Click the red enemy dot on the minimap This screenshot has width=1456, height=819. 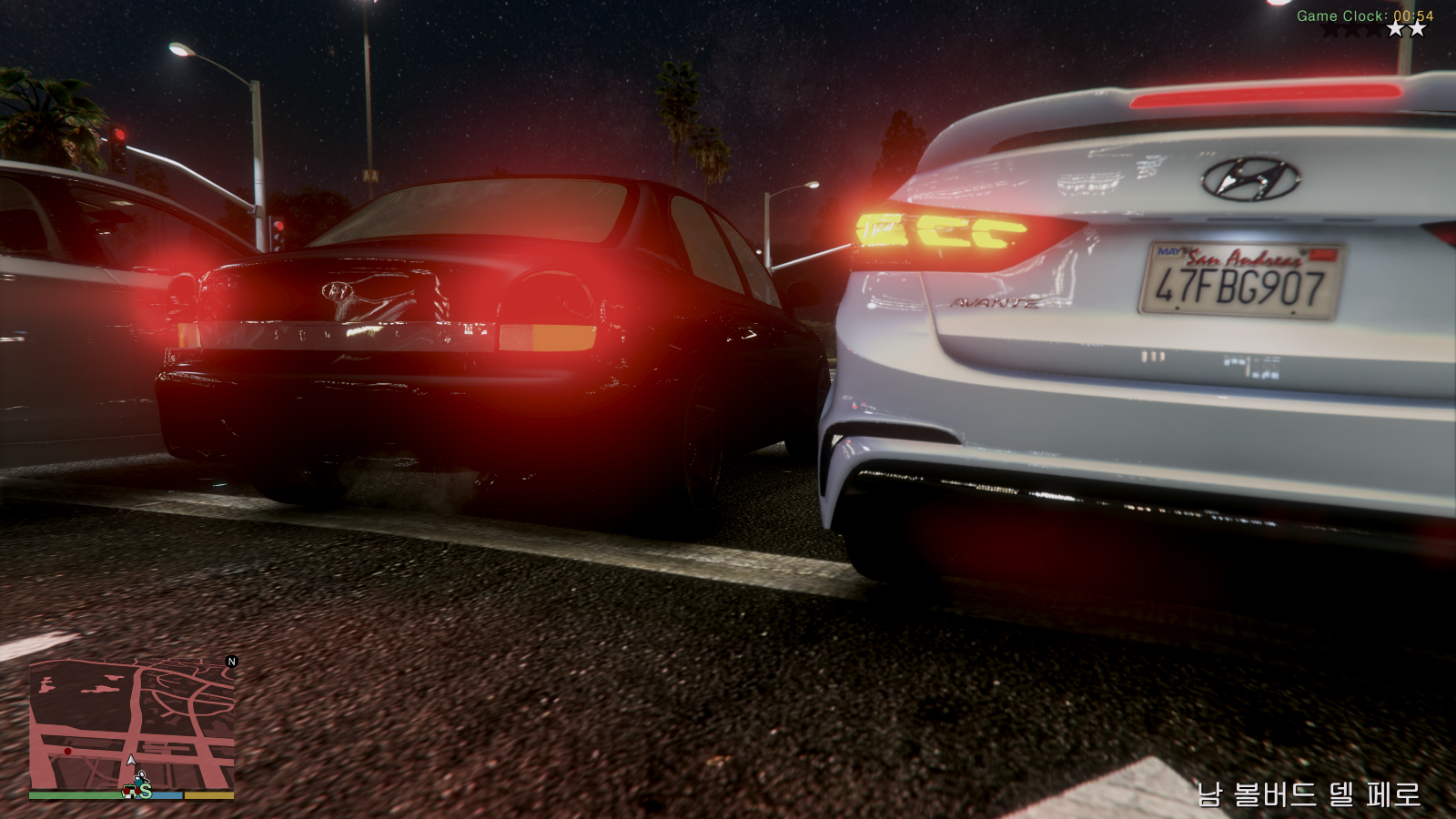(x=67, y=751)
